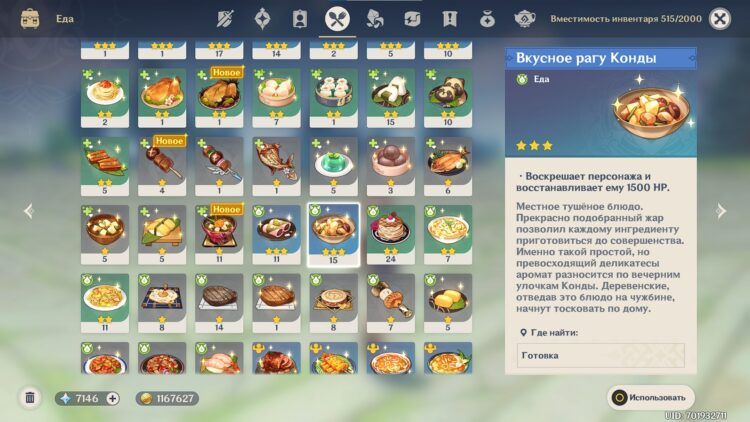Viewport: 750px width, 422px height.
Task: Close the inventory screen
Action: click(719, 18)
